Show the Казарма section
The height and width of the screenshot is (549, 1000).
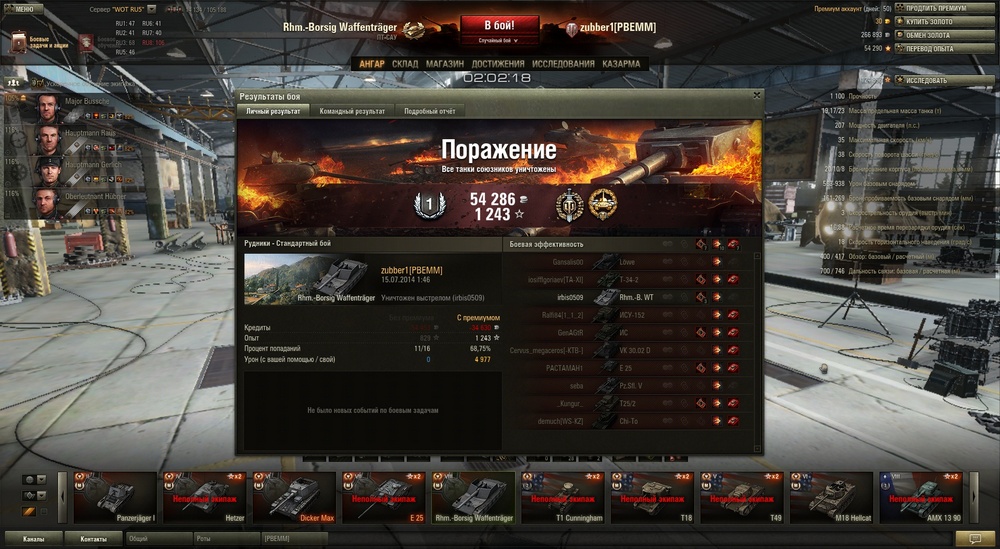tap(621, 64)
